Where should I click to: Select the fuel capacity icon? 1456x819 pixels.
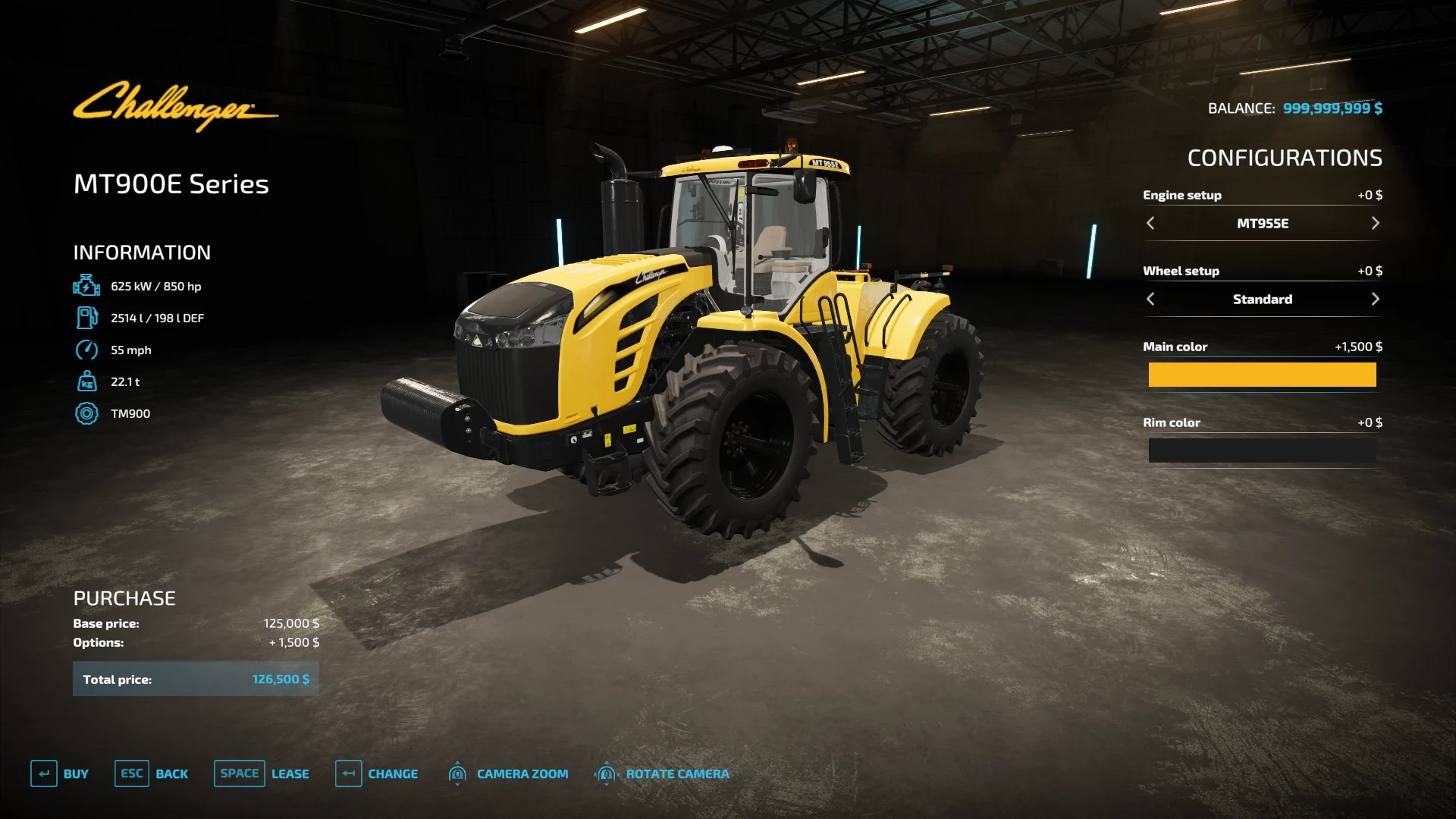click(87, 318)
